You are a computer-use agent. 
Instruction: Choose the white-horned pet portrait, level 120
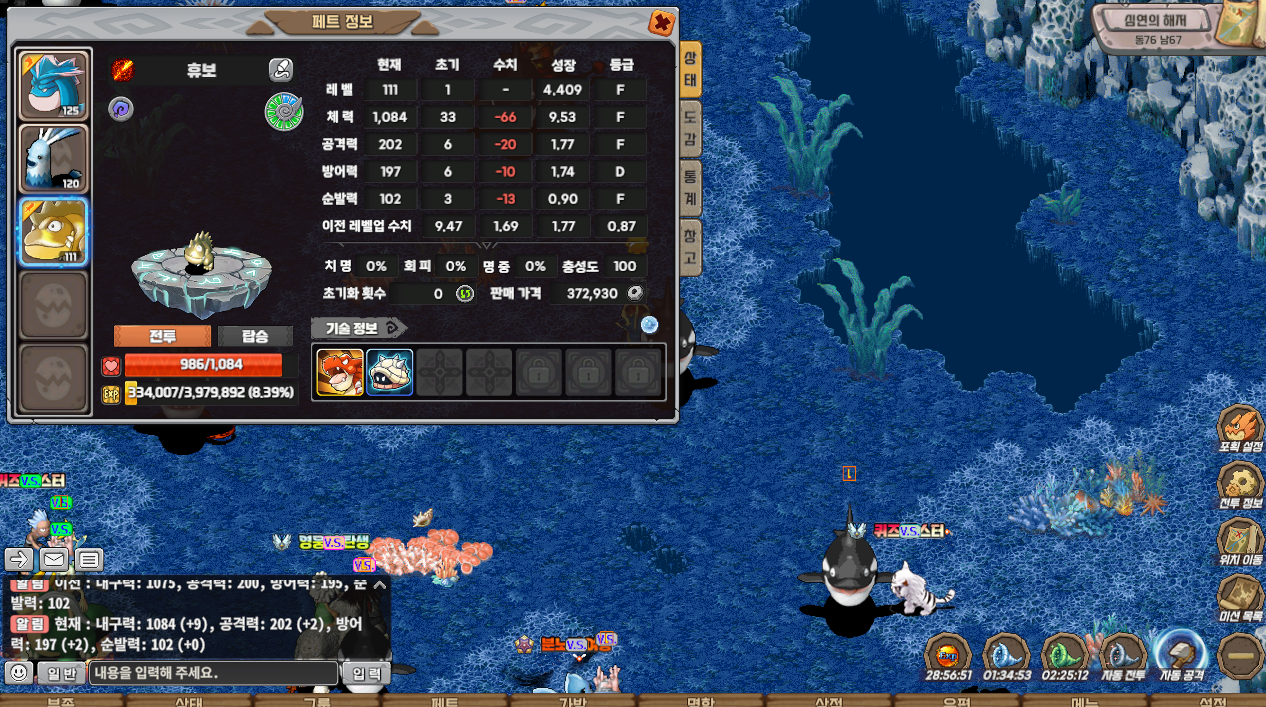point(54,158)
